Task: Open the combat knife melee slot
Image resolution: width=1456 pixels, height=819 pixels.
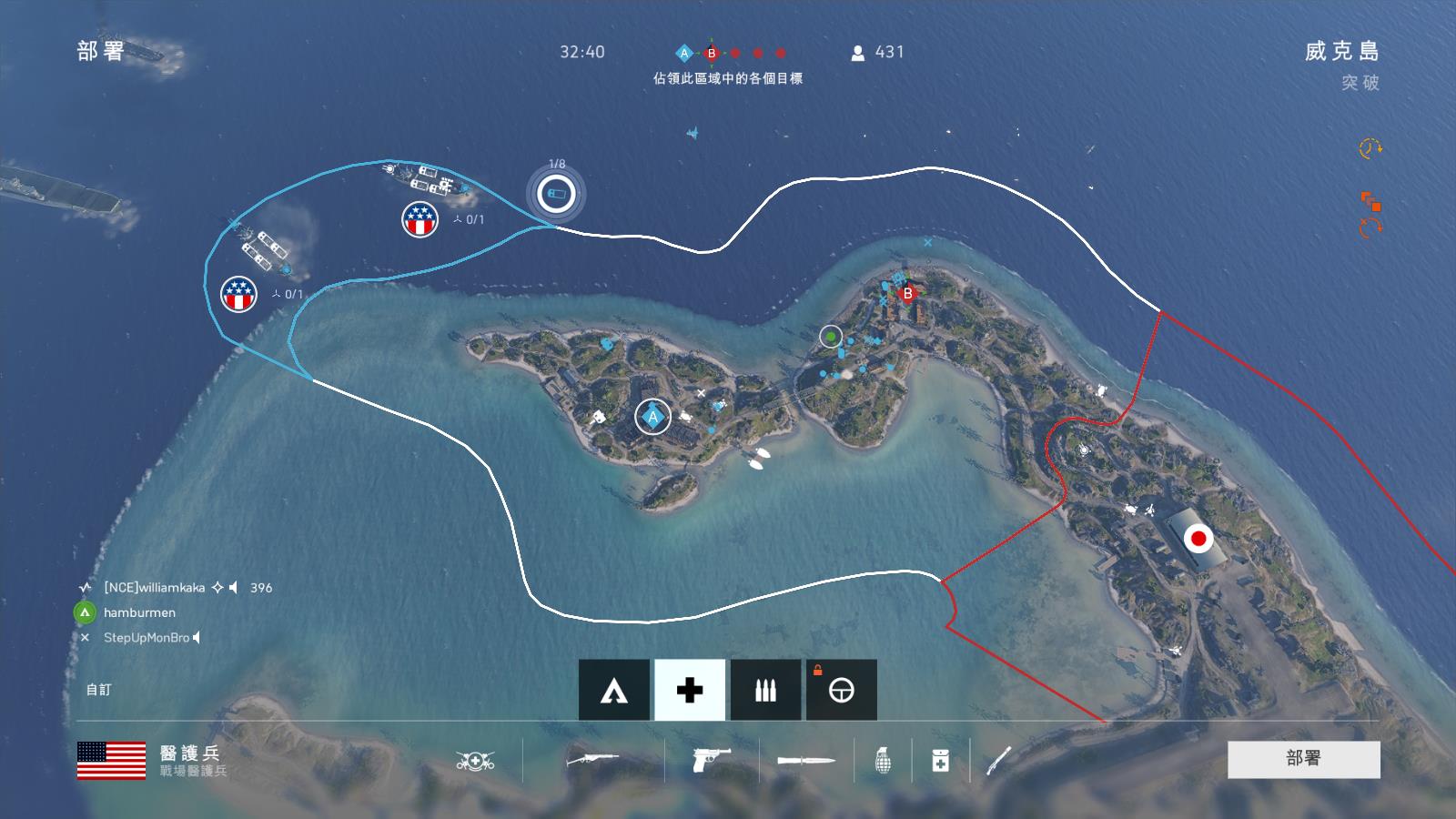Action: point(806,760)
